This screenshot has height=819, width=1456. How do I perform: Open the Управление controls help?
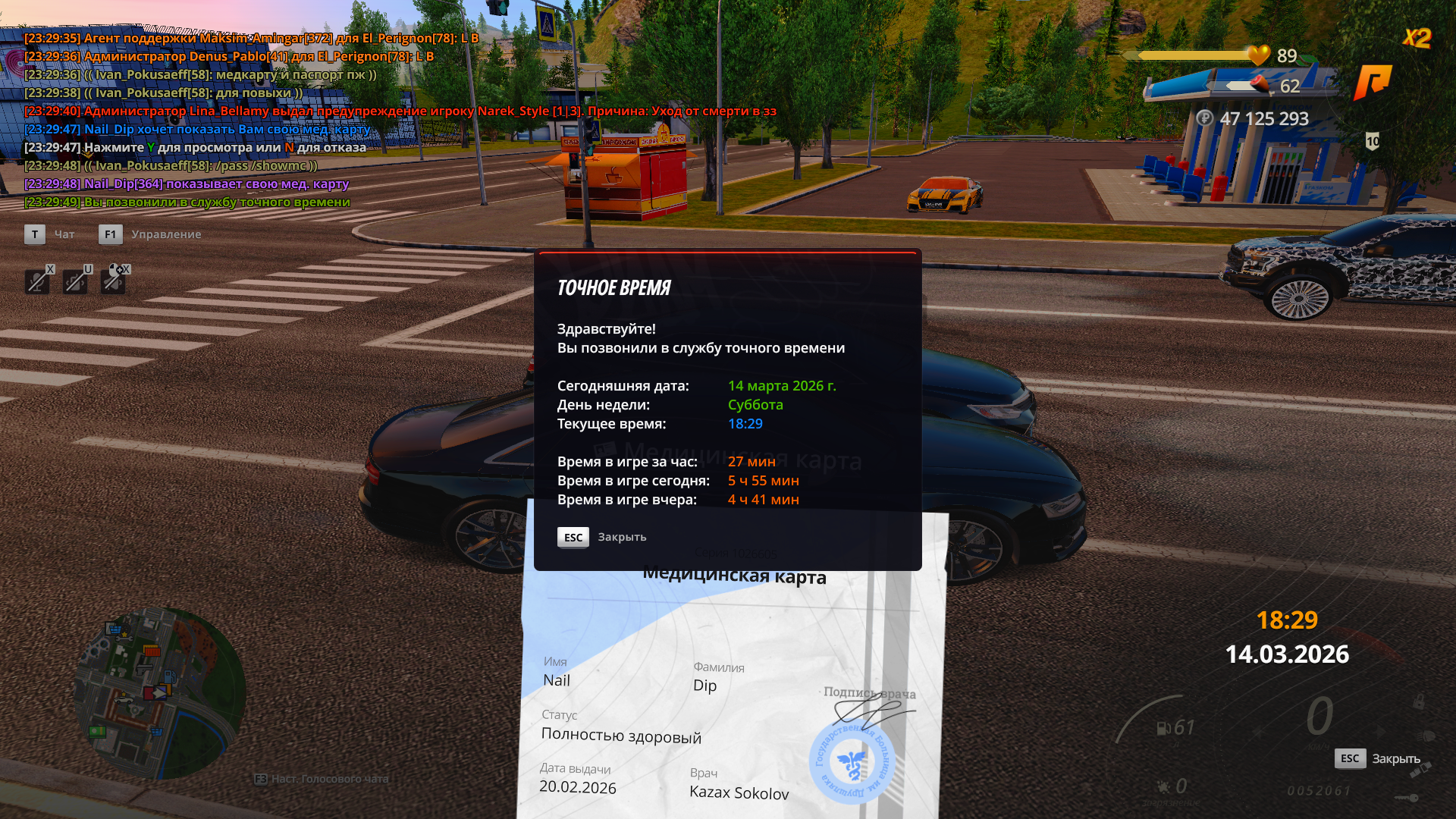[165, 234]
